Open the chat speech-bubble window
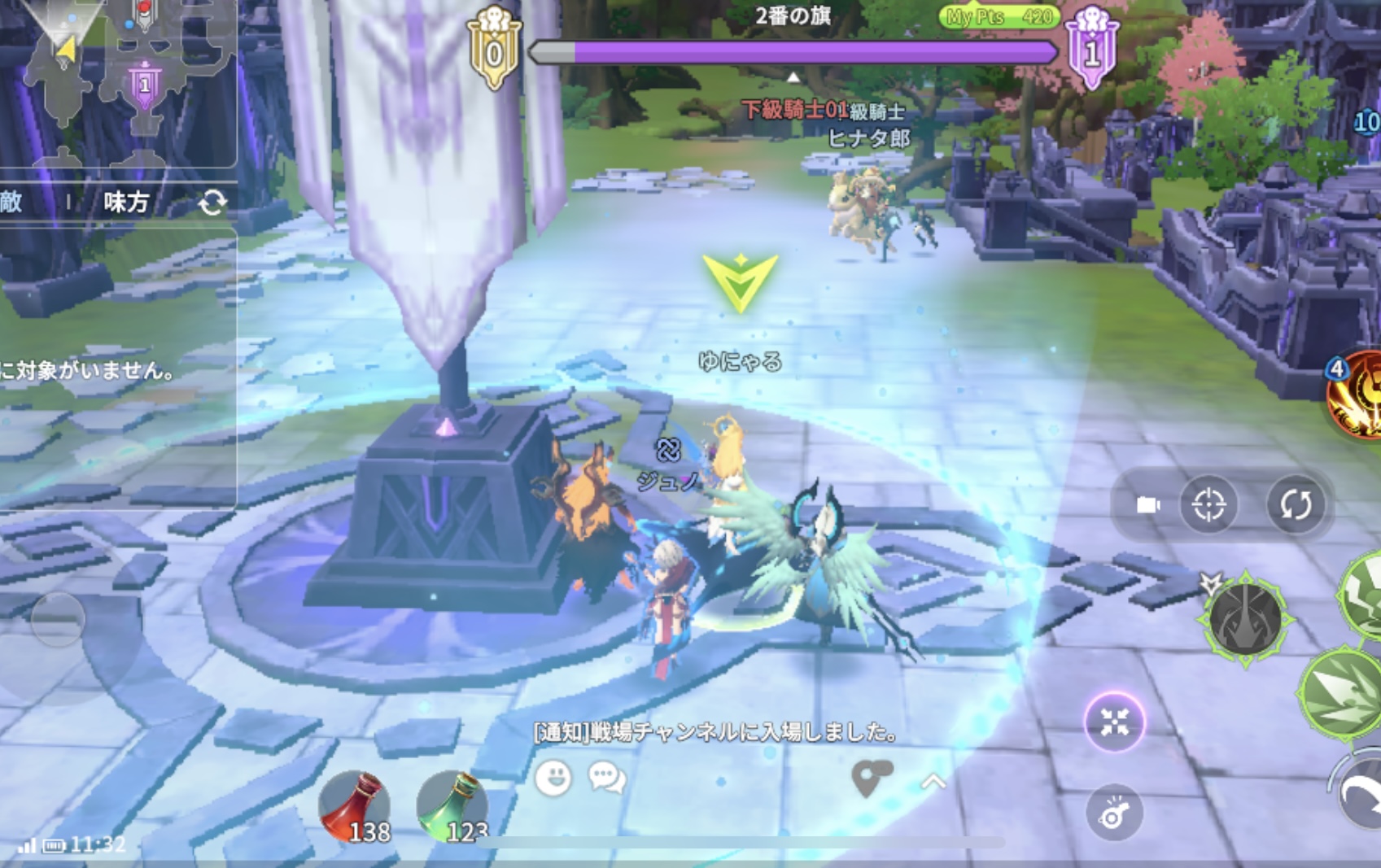The height and width of the screenshot is (868, 1381). point(607,779)
